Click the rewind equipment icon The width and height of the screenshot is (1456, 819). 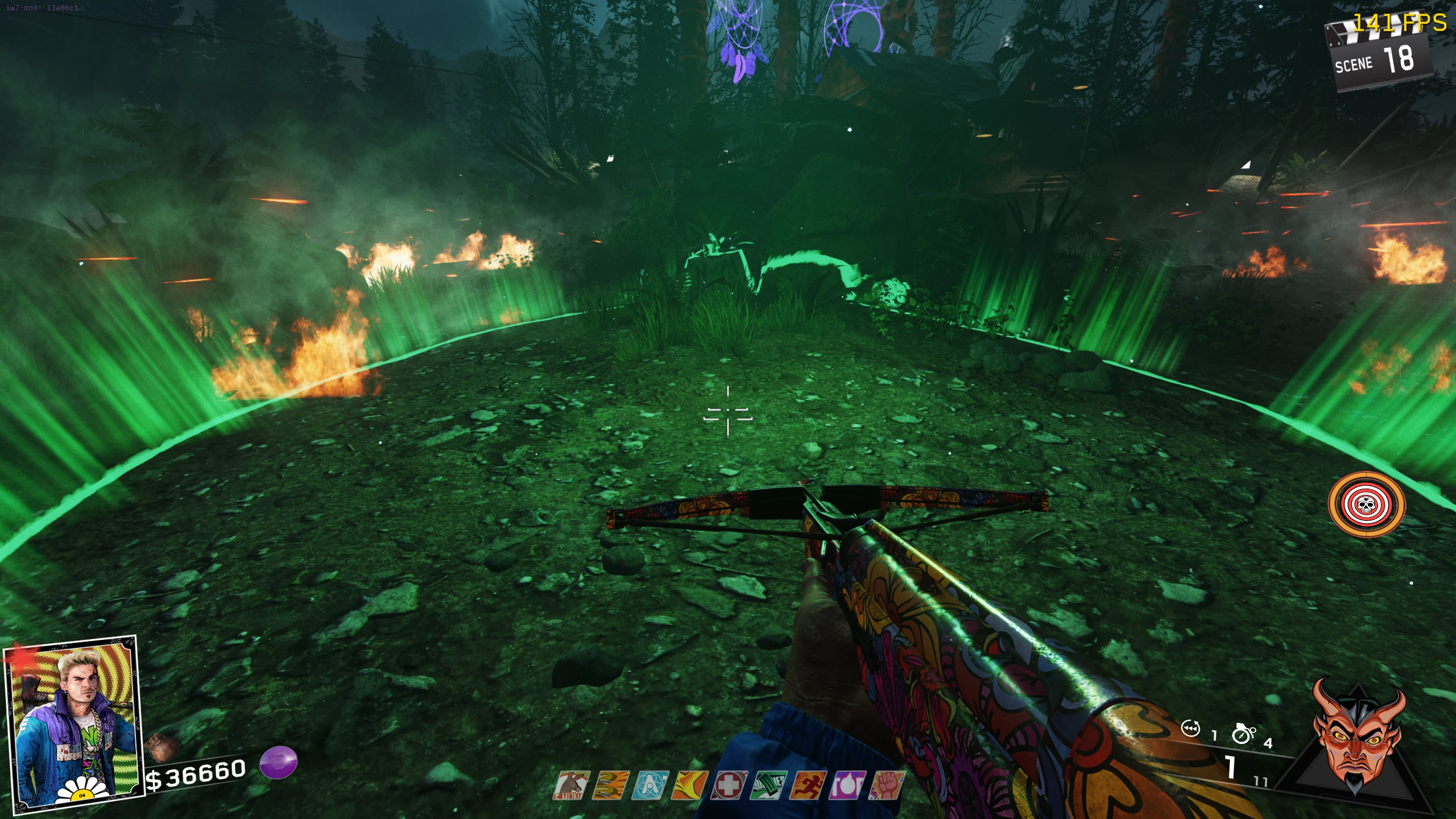[1191, 729]
